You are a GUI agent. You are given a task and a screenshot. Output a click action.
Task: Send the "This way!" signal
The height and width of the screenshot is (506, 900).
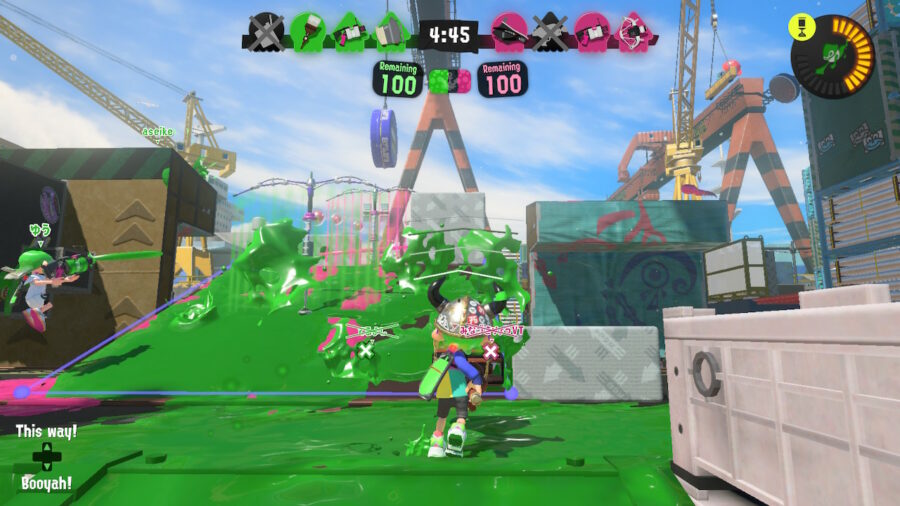click(x=46, y=431)
